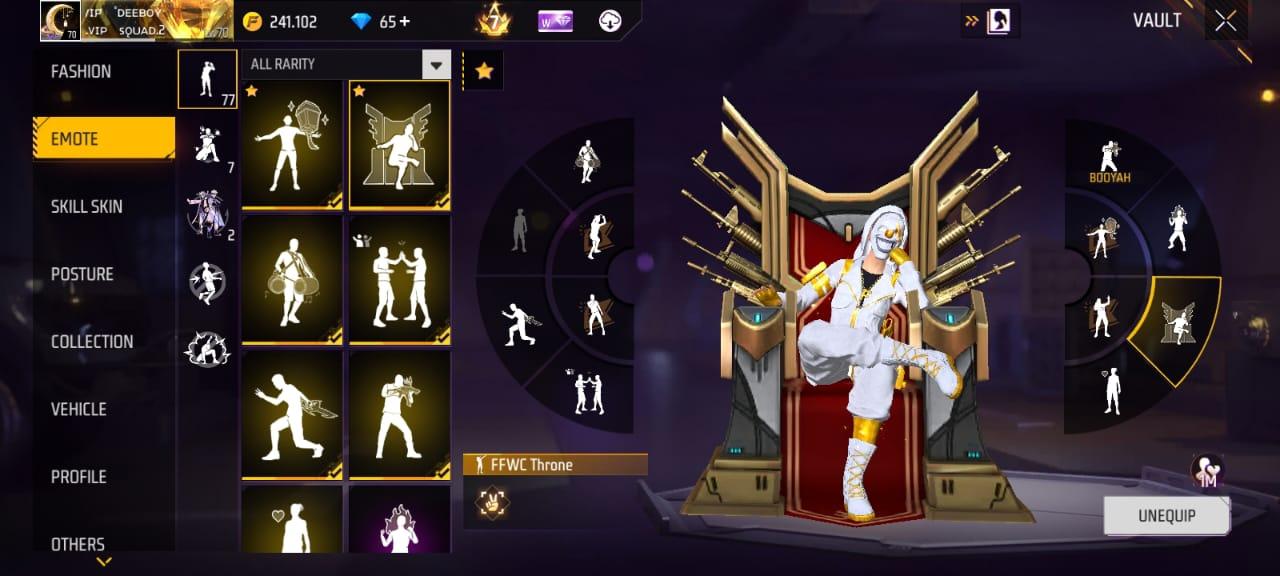Pick the emote tile with the hanging lantern
The width and height of the screenshot is (1280, 576).
[x=293, y=145]
